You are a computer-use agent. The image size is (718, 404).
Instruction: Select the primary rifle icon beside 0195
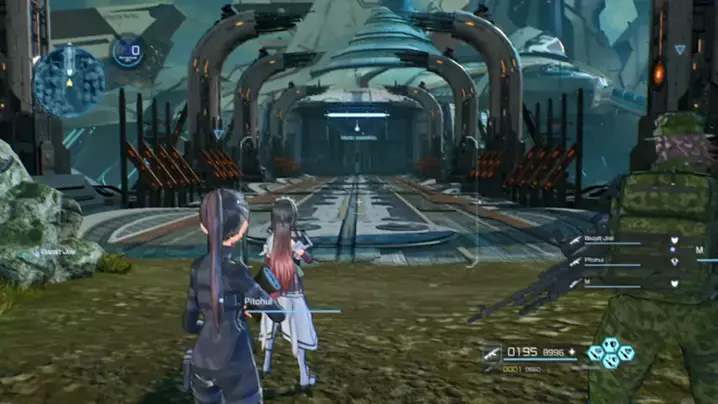[492, 352]
